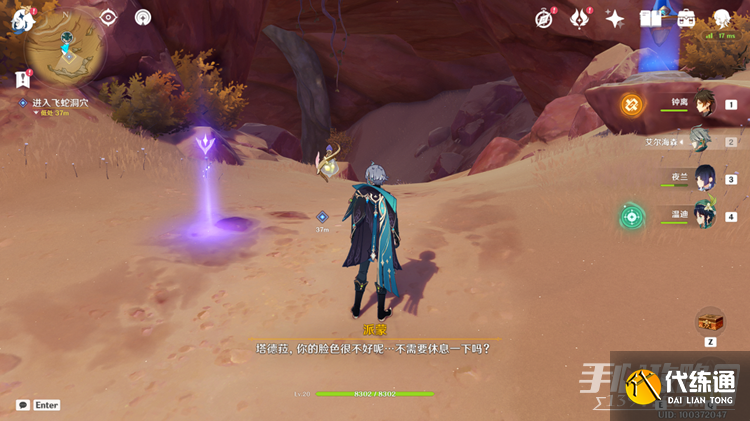Switch to party member 夜兰
The width and height of the screenshot is (750, 421).
(x=705, y=178)
